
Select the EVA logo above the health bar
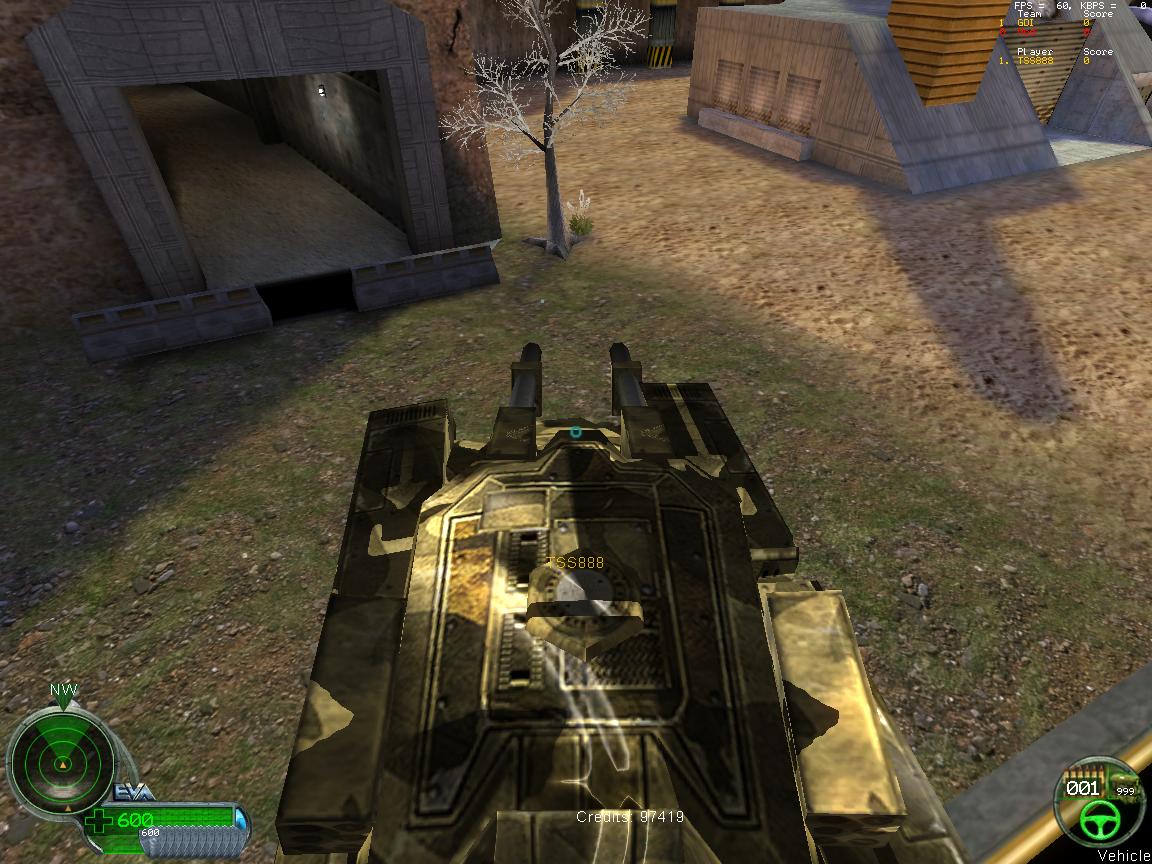133,792
